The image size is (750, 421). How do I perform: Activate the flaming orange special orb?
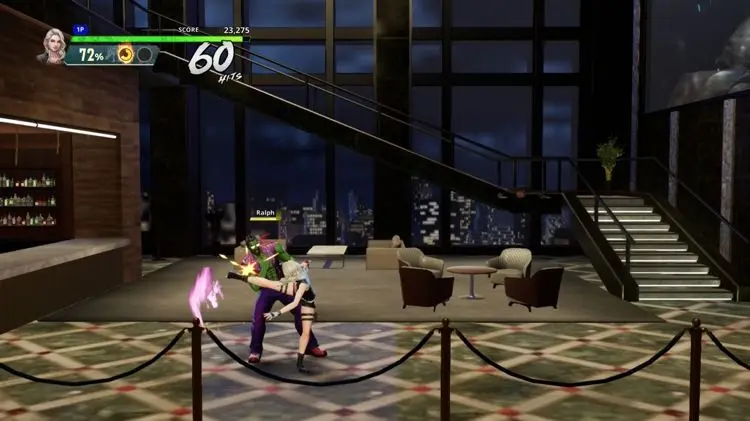tap(126, 55)
